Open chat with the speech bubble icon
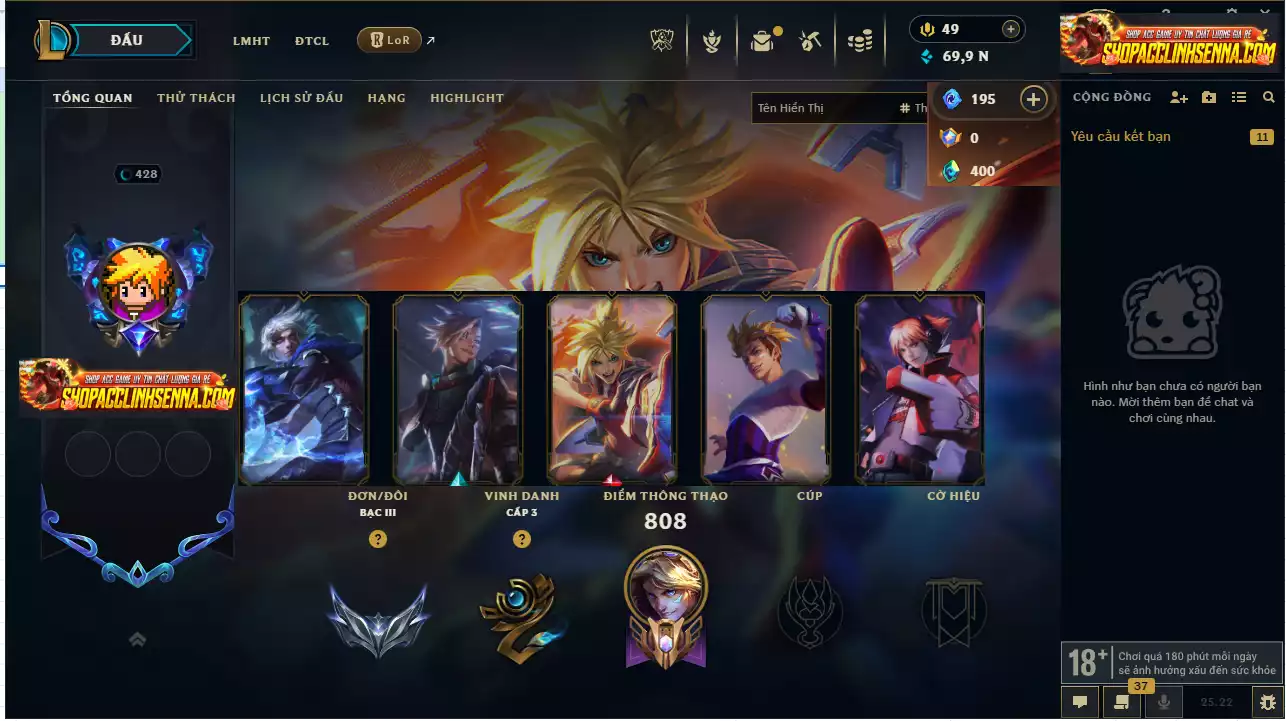Viewport: 1286px width, 721px height. [x=1080, y=703]
